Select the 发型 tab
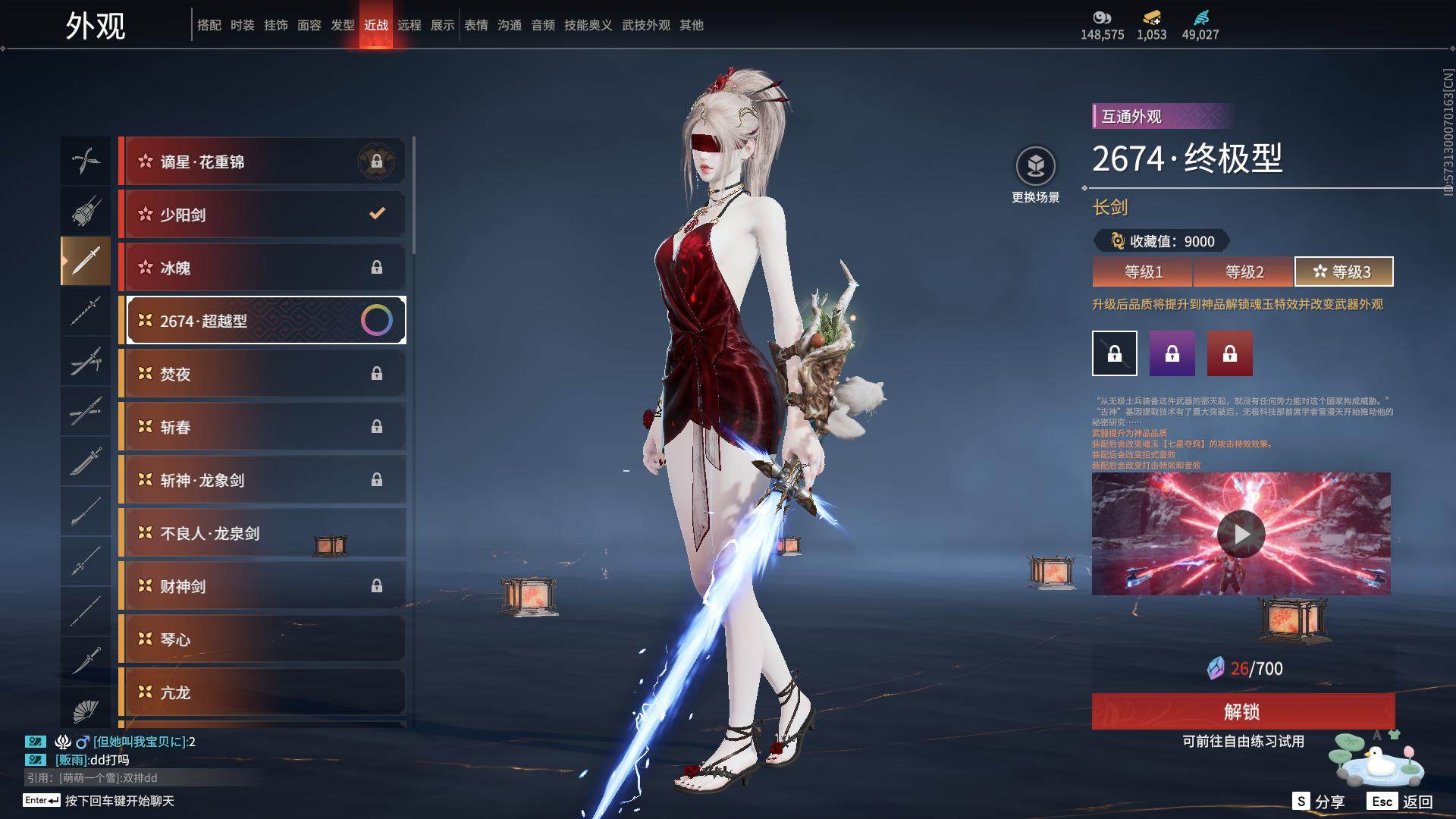This screenshot has width=1456, height=819. 343,25
